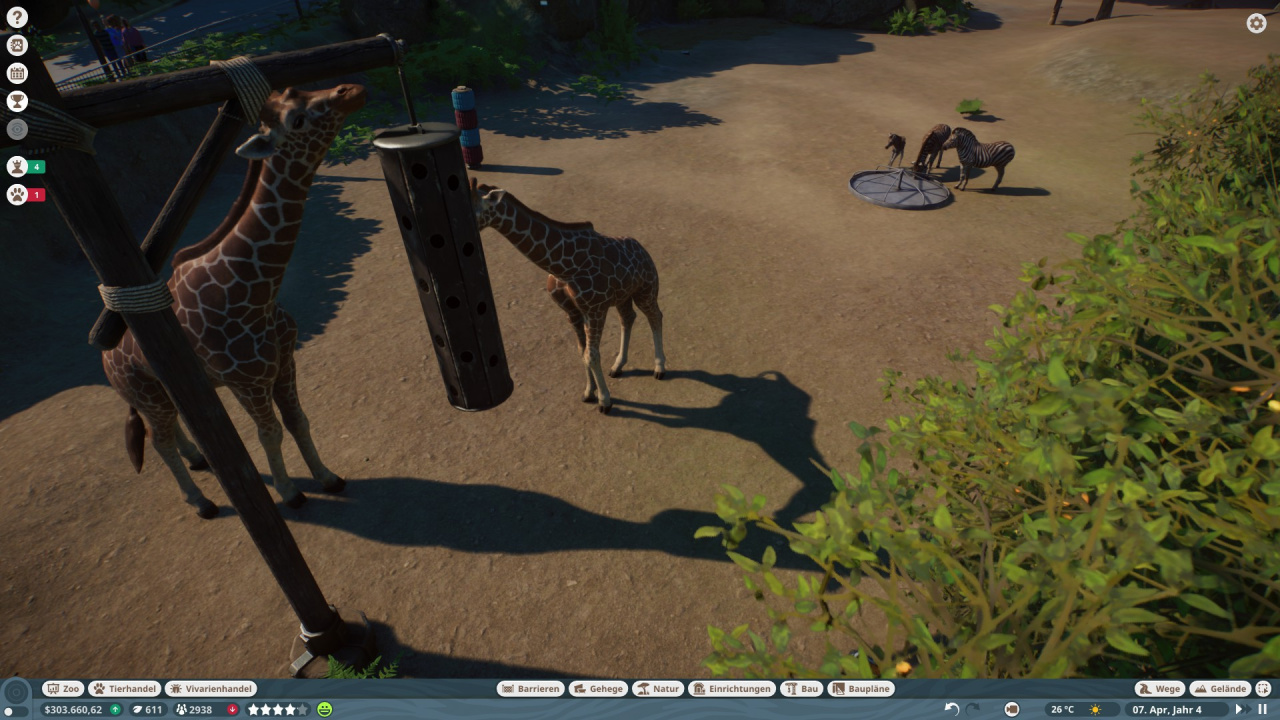Open the Natur build category
This screenshot has height=720, width=1280.
tap(657, 689)
